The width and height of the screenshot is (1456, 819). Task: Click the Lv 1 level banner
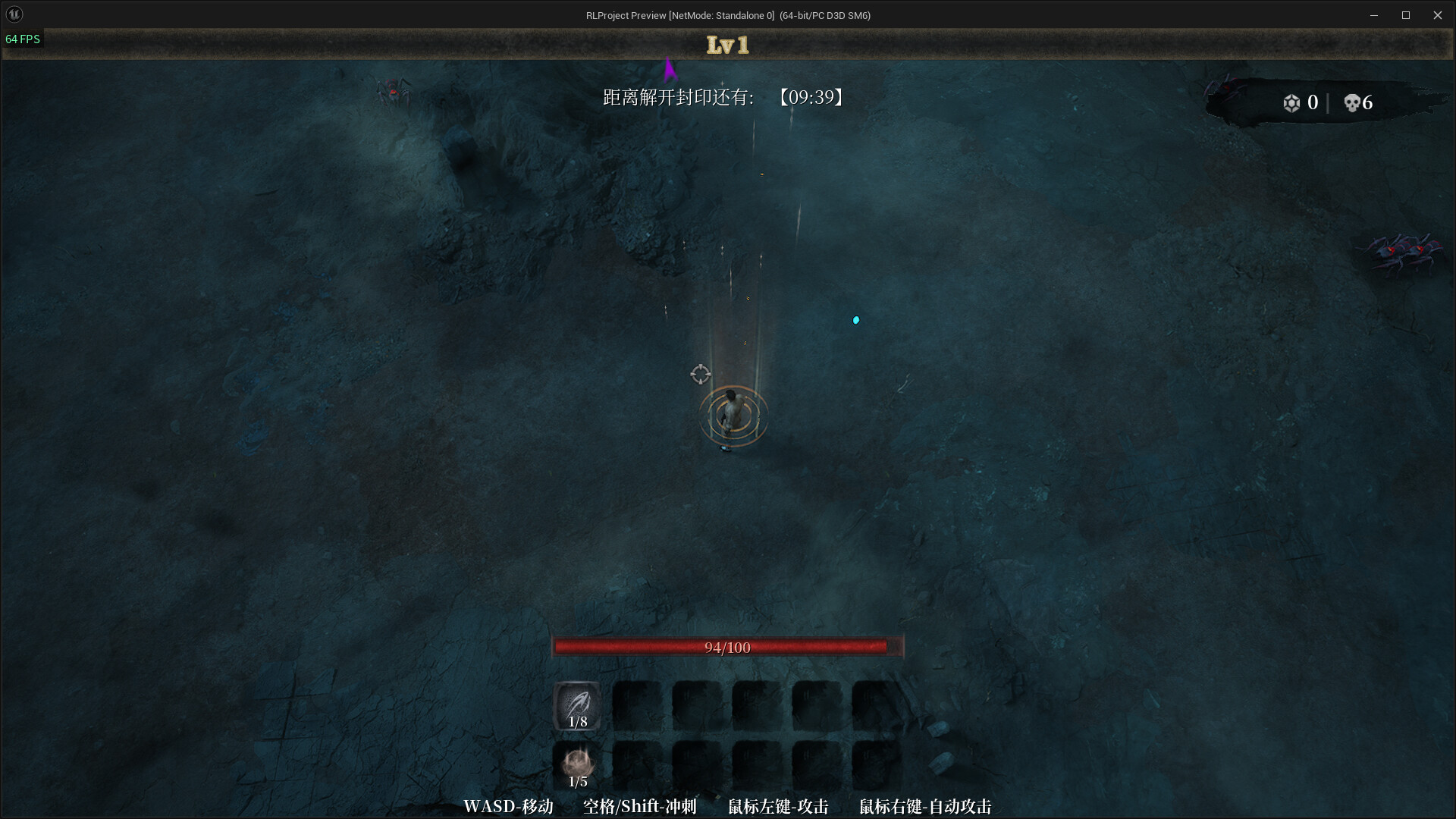click(727, 45)
